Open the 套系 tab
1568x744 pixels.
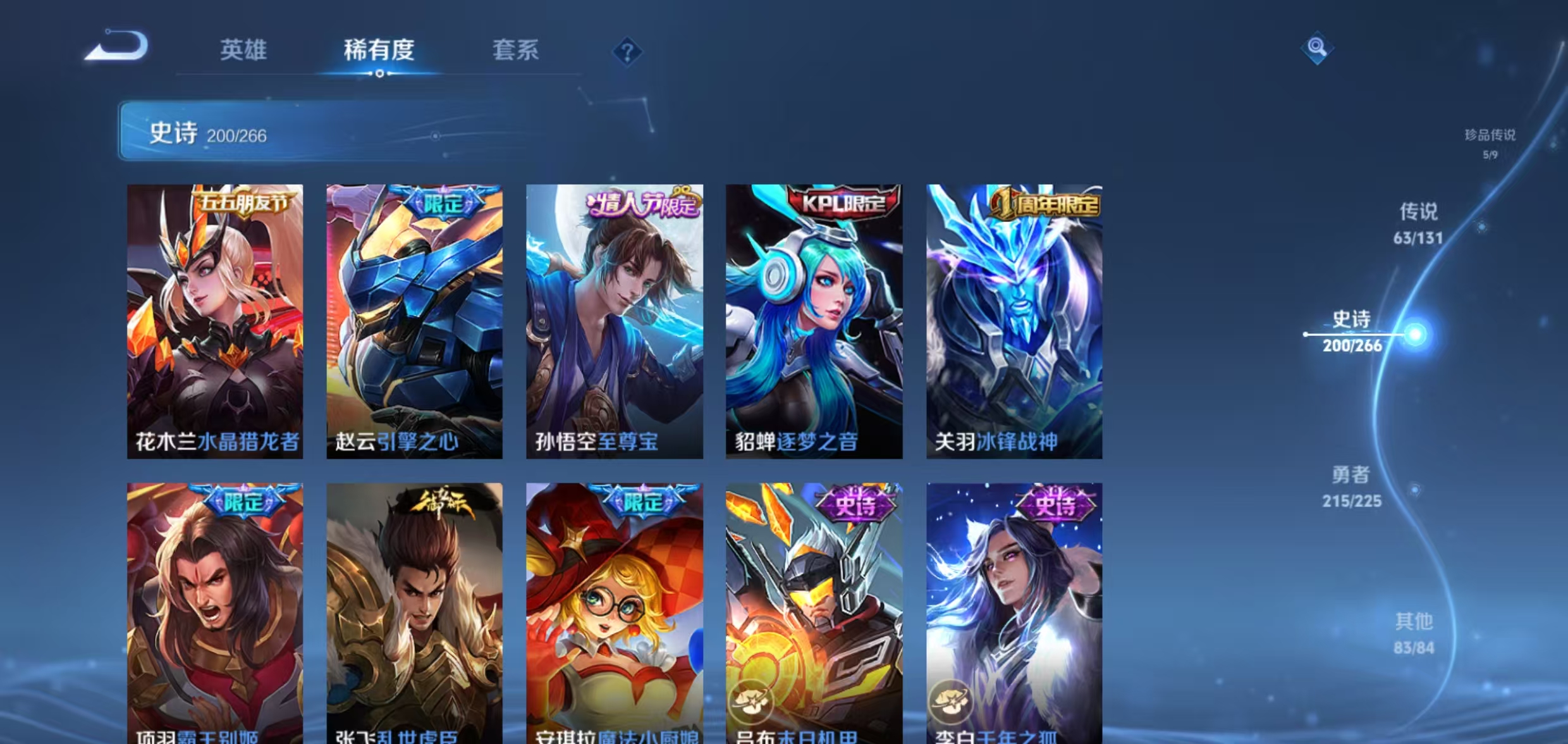(x=515, y=51)
